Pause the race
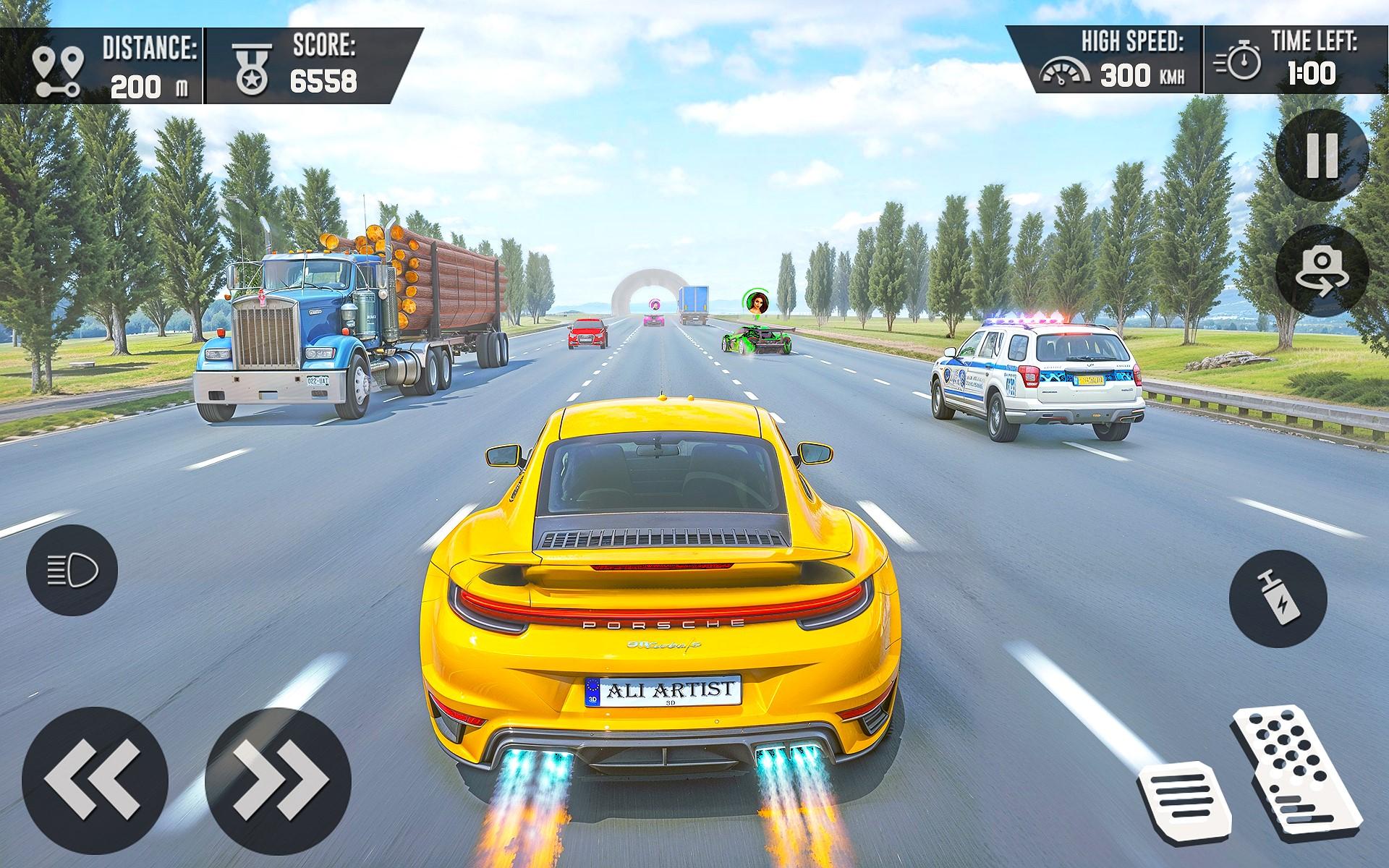 (x=1322, y=155)
